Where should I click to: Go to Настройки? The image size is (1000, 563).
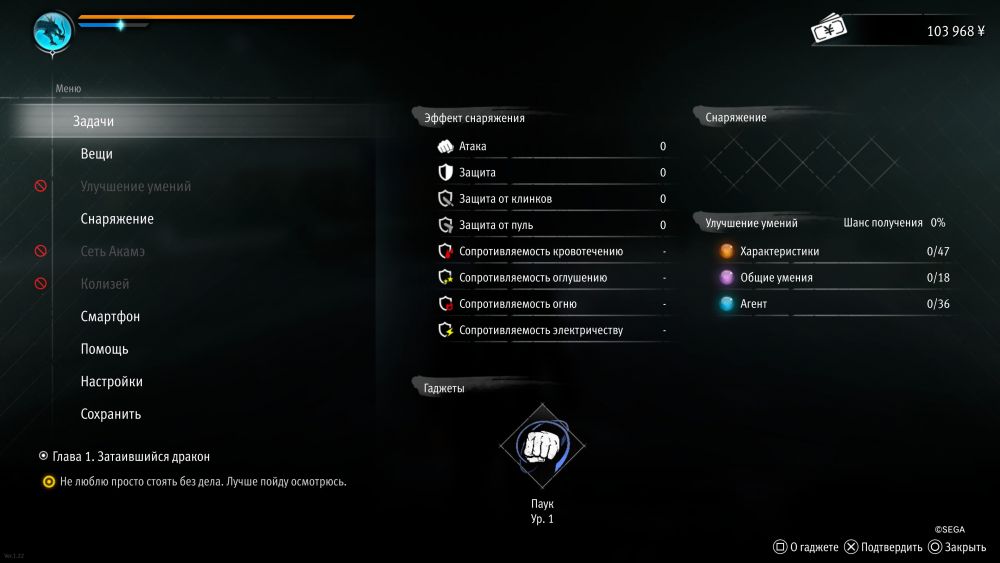coord(111,382)
